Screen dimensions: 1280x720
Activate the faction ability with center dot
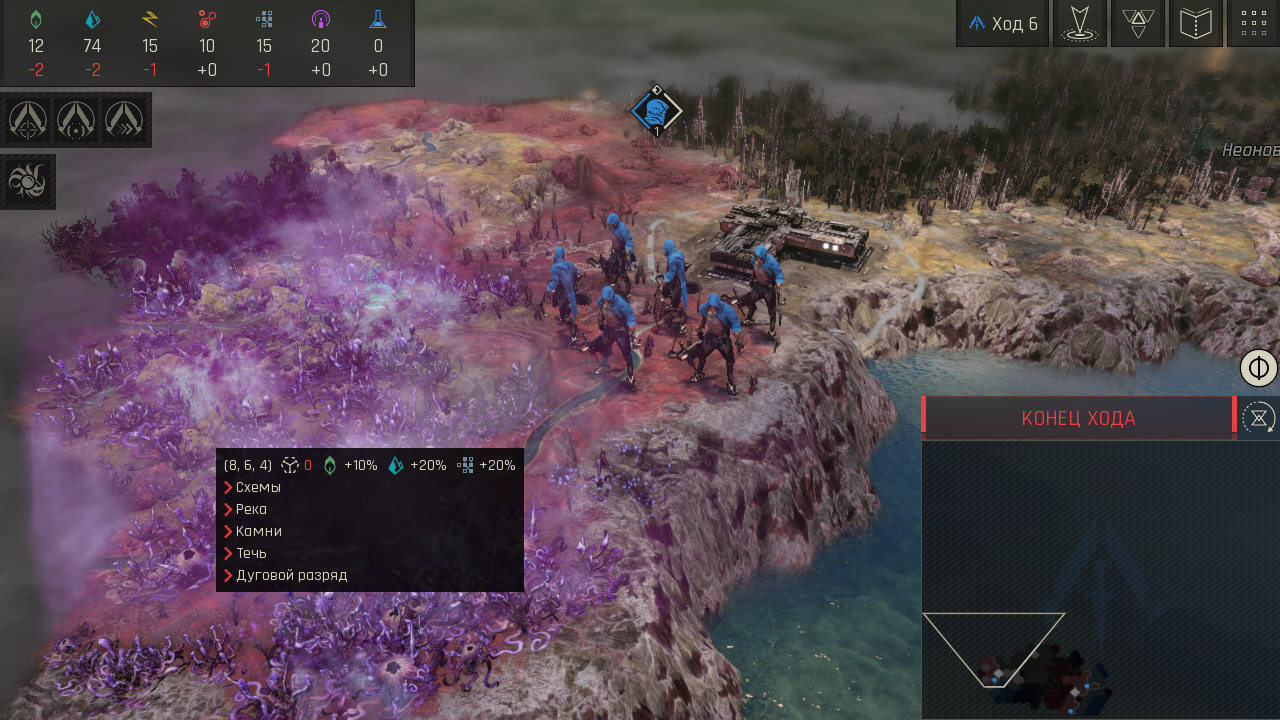(76, 120)
